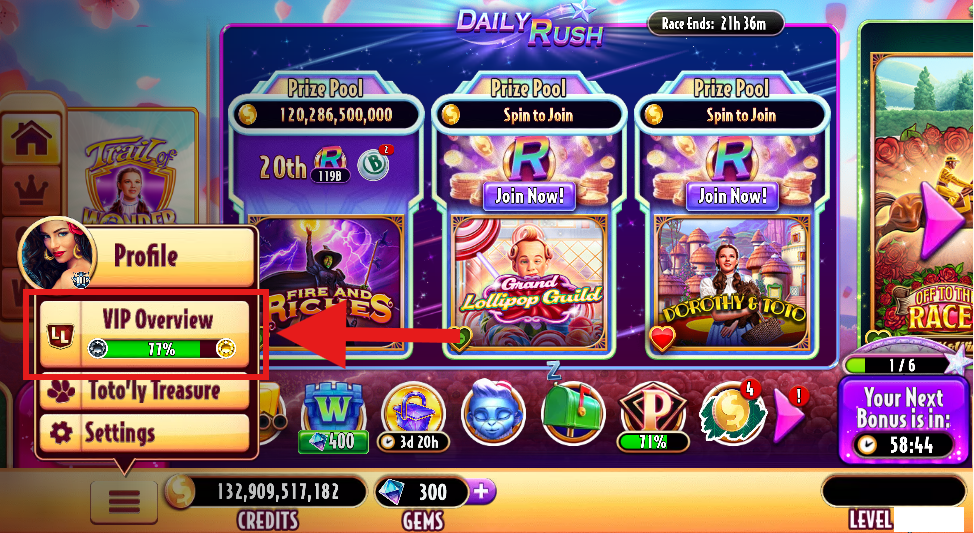974x533 pixels.
Task: Toggle the hamburger menu button
Action: point(124,497)
